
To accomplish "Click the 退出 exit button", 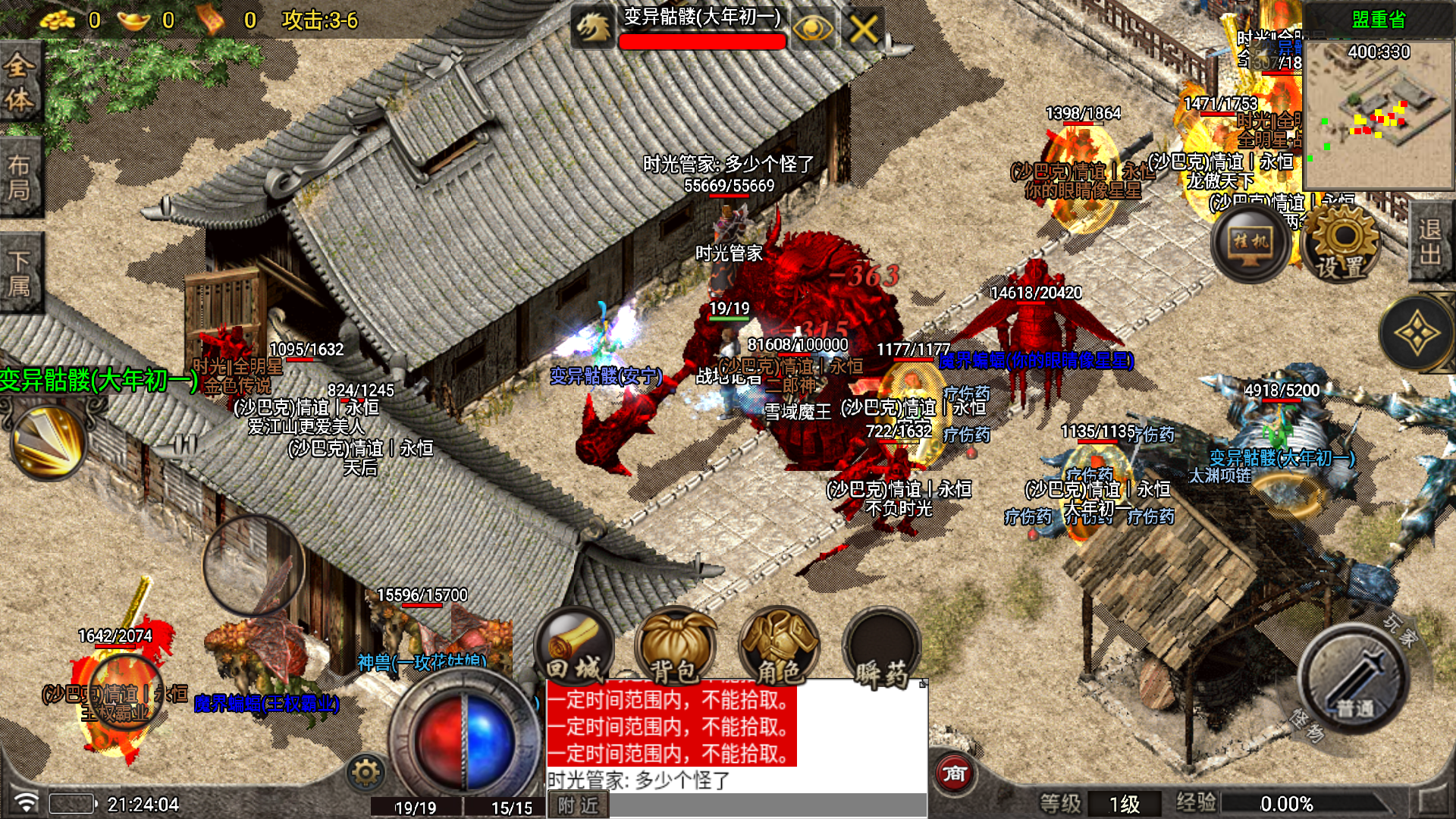I will [1430, 241].
